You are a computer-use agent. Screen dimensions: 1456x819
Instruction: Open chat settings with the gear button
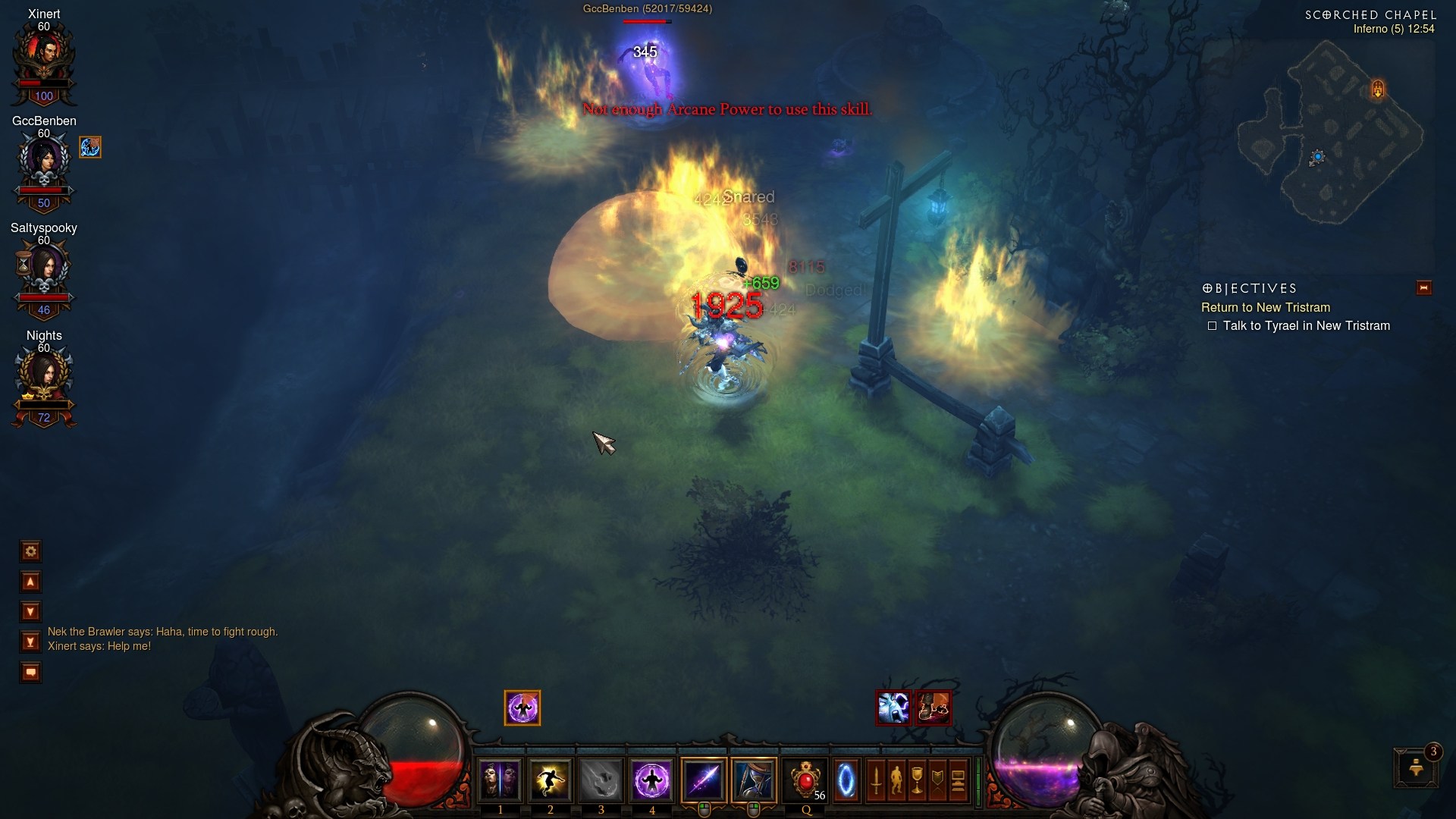[30, 551]
